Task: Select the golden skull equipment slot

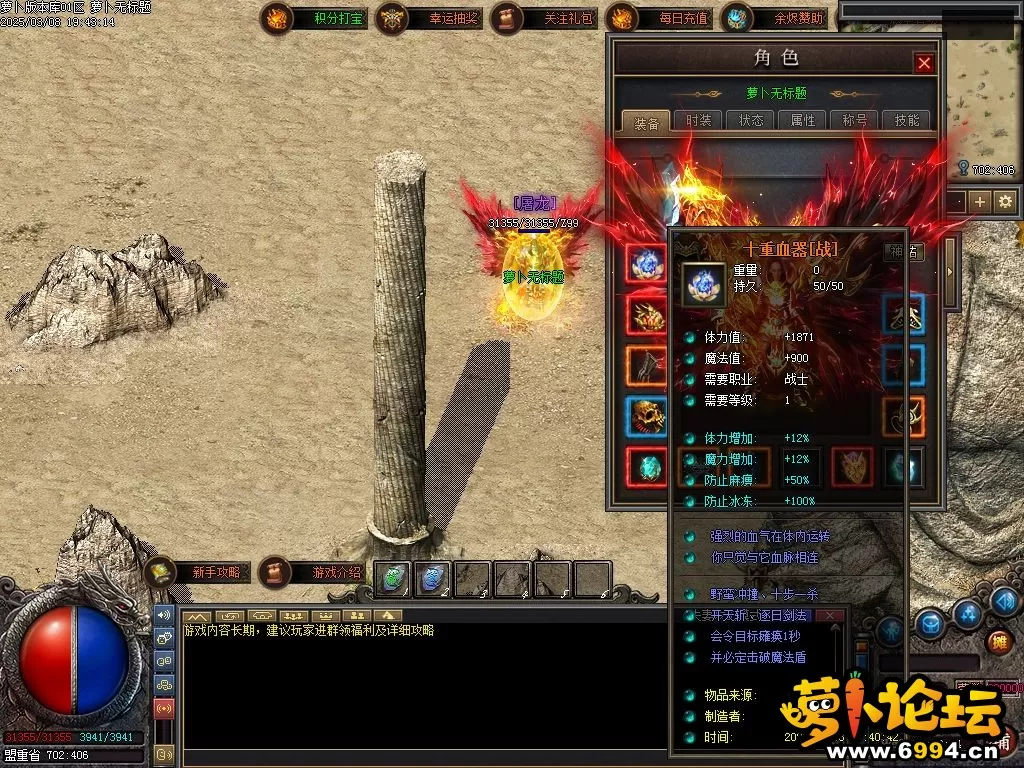Action: pyautogui.click(x=645, y=416)
